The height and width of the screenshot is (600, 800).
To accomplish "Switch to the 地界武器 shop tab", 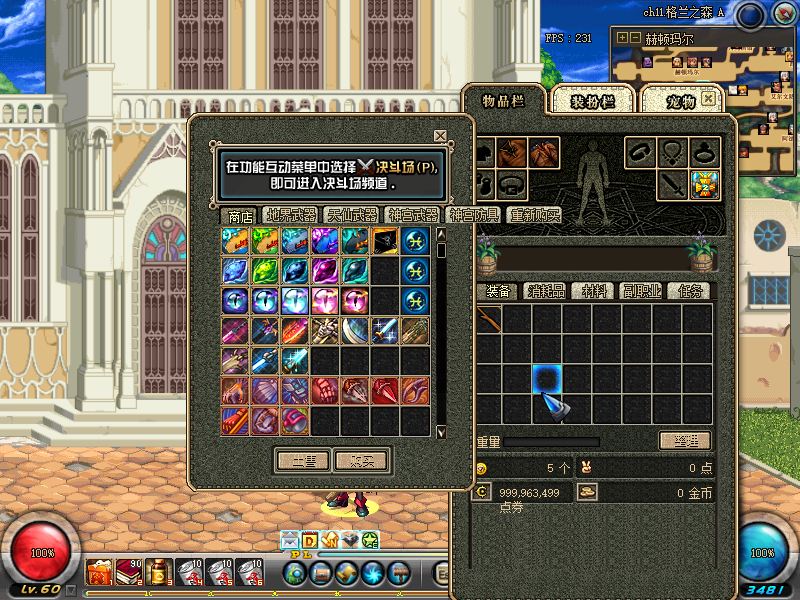I will tap(291, 215).
